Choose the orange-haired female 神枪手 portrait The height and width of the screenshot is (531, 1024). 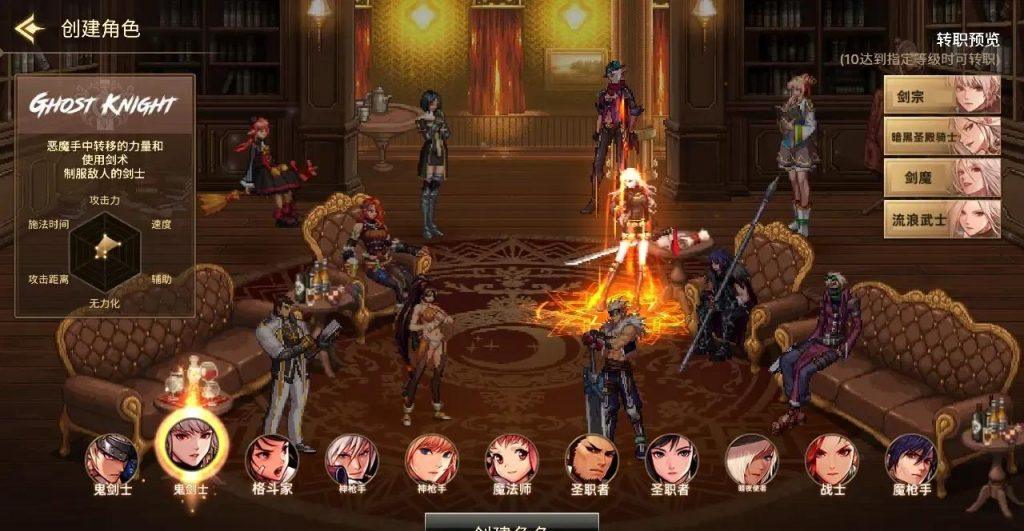[x=431, y=460]
